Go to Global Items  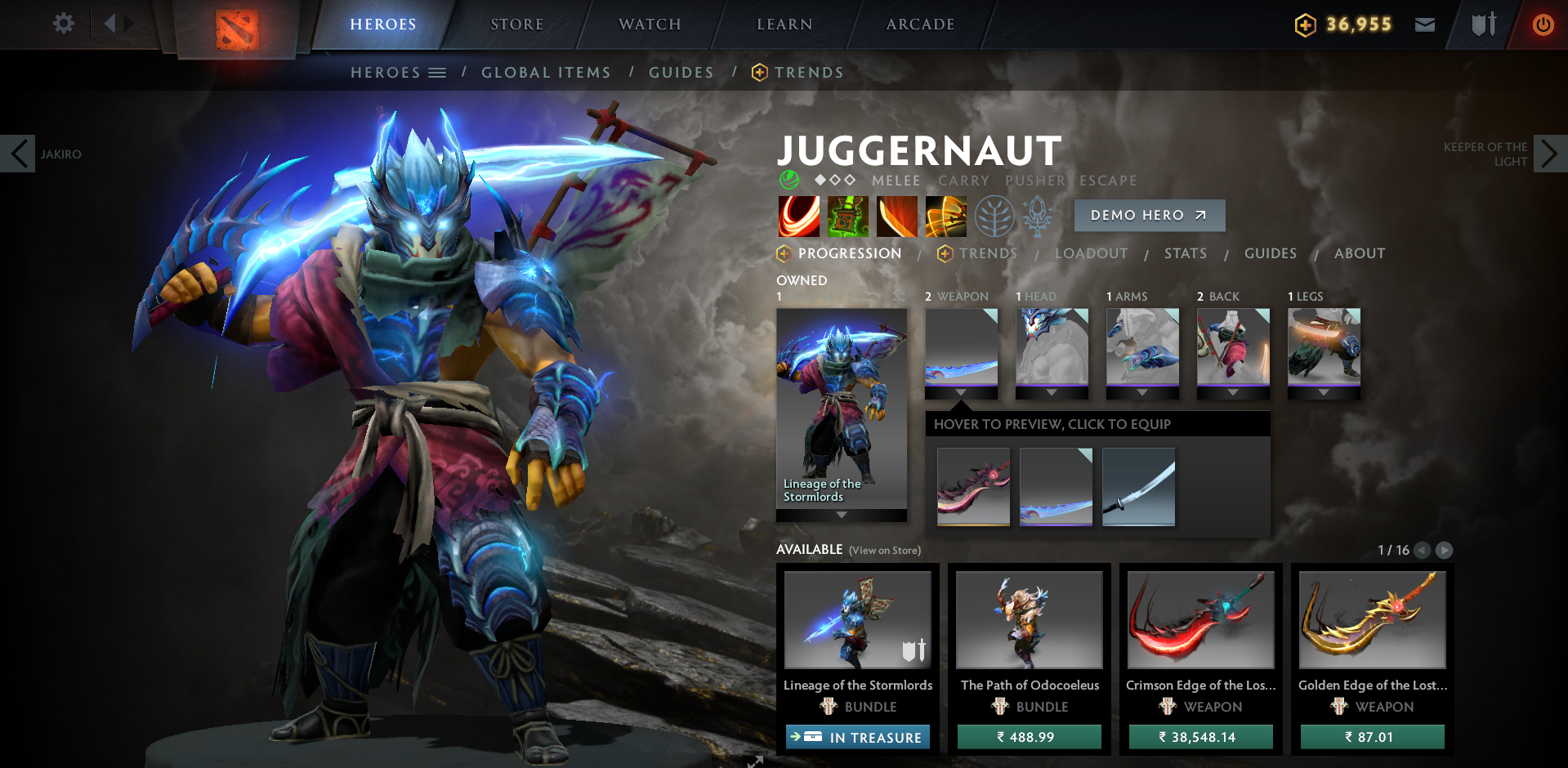(546, 72)
